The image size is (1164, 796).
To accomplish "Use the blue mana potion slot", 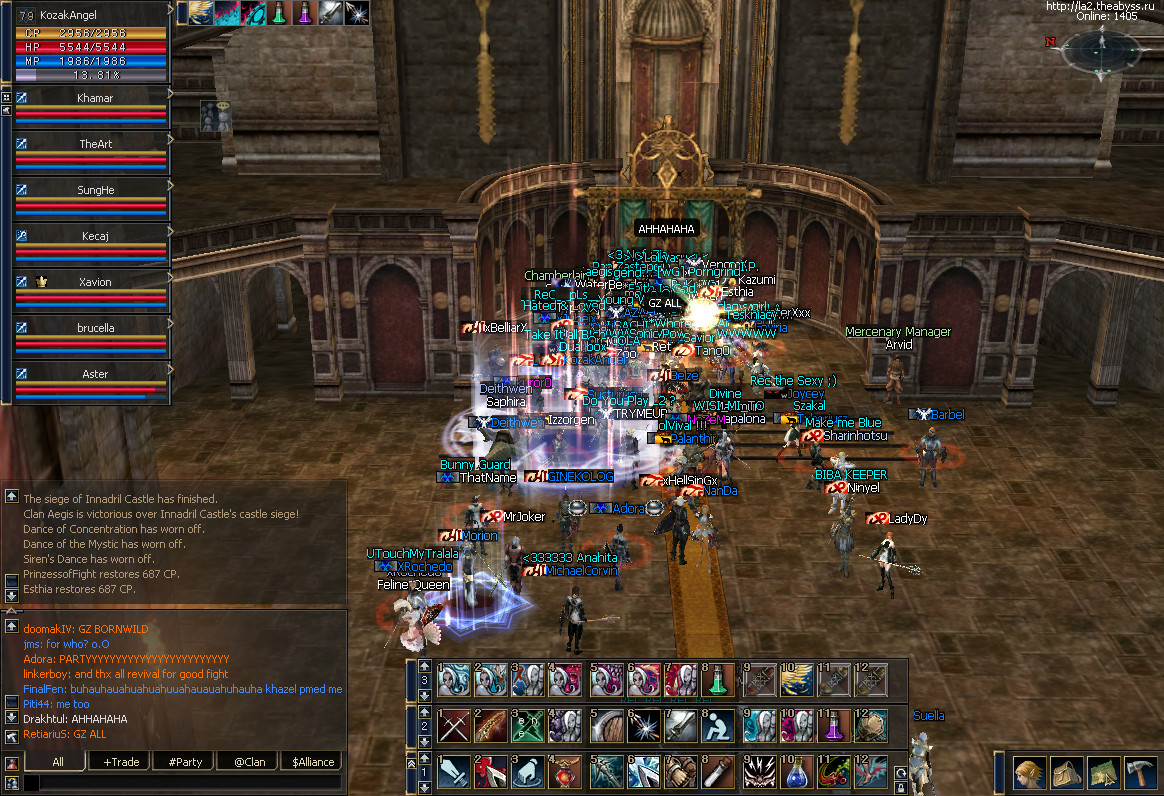I will (x=796, y=773).
